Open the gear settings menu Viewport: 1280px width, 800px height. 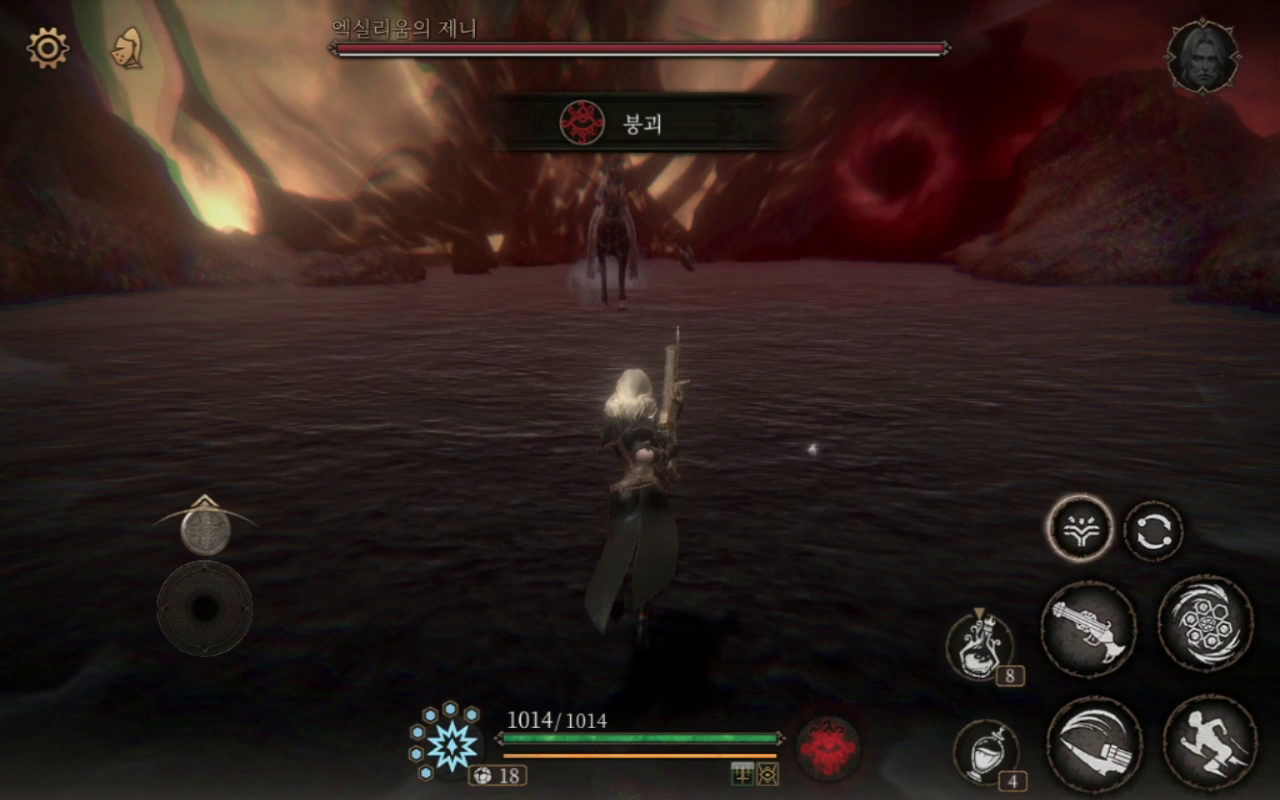coord(48,48)
